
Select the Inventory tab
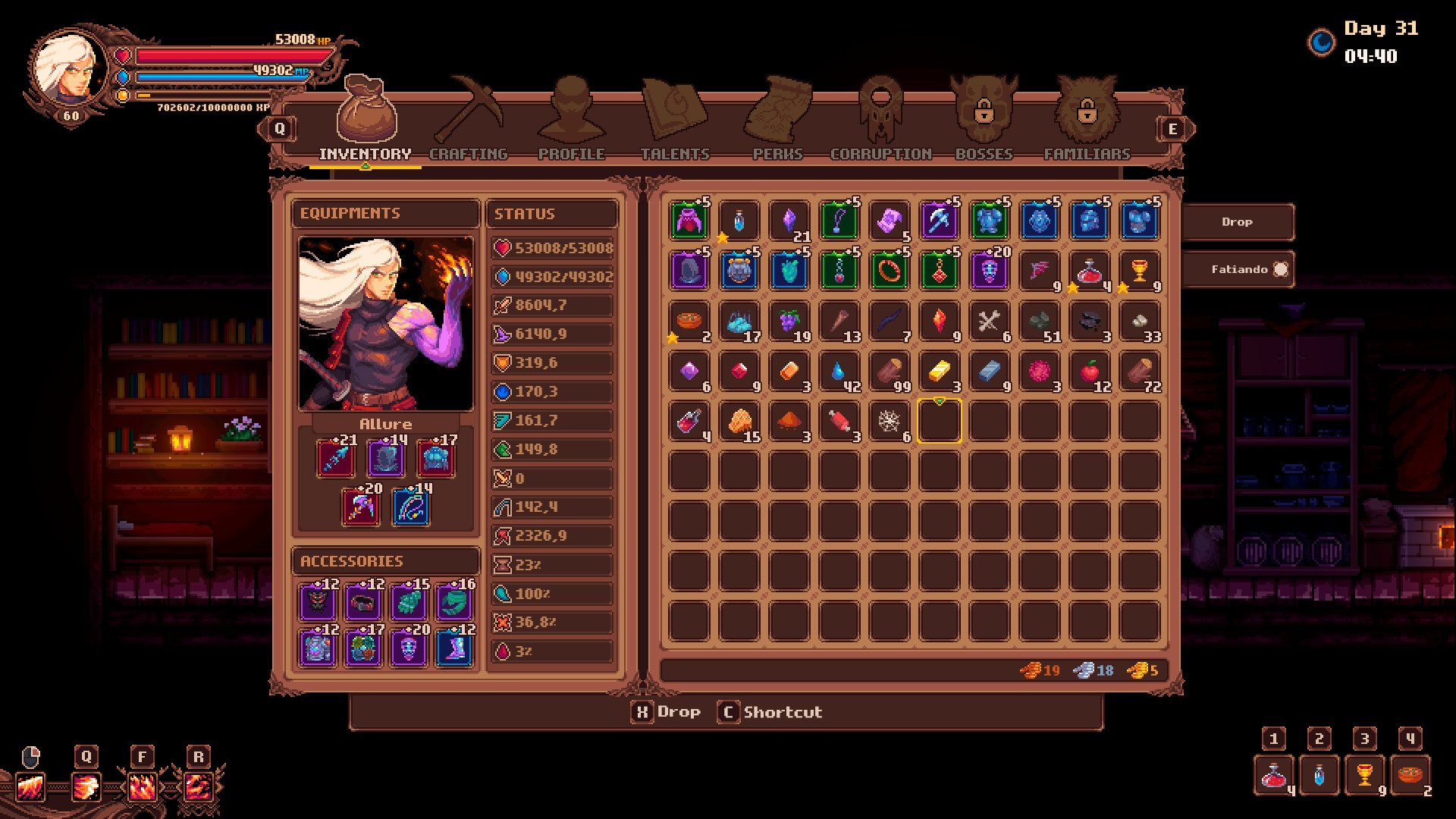[366, 121]
